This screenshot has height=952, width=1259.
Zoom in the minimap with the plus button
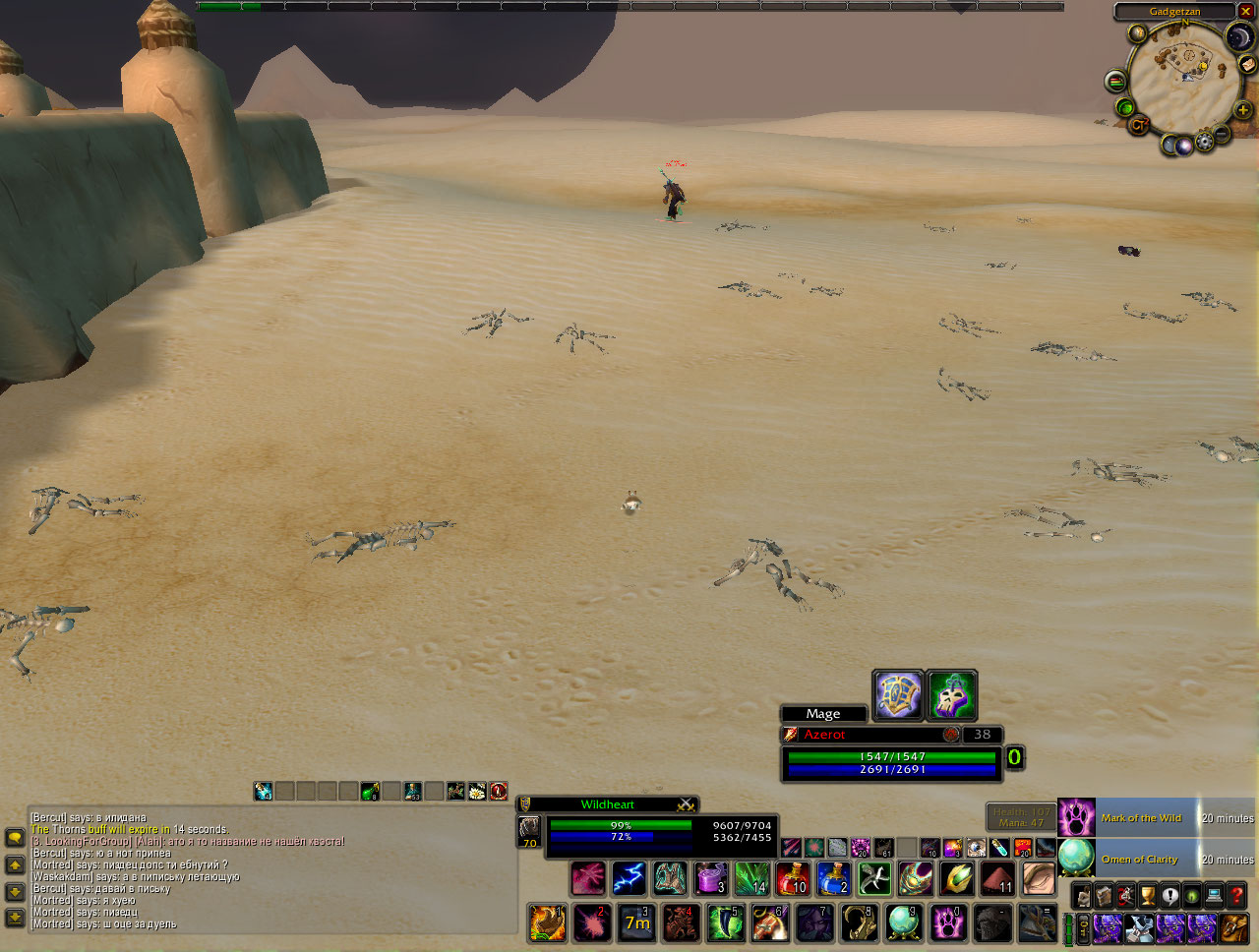click(x=1242, y=109)
